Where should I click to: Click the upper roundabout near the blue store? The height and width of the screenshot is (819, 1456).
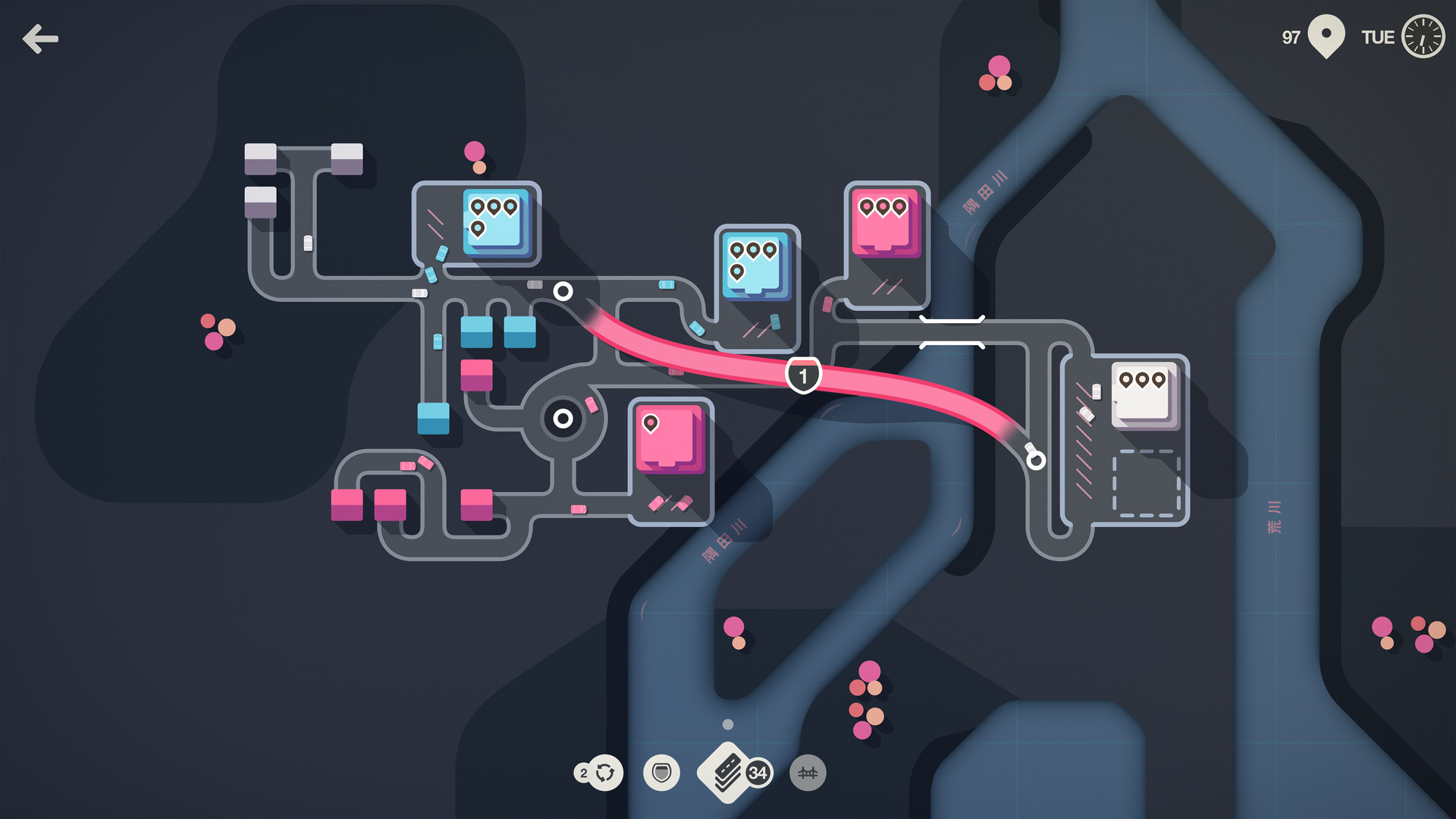coord(564,290)
